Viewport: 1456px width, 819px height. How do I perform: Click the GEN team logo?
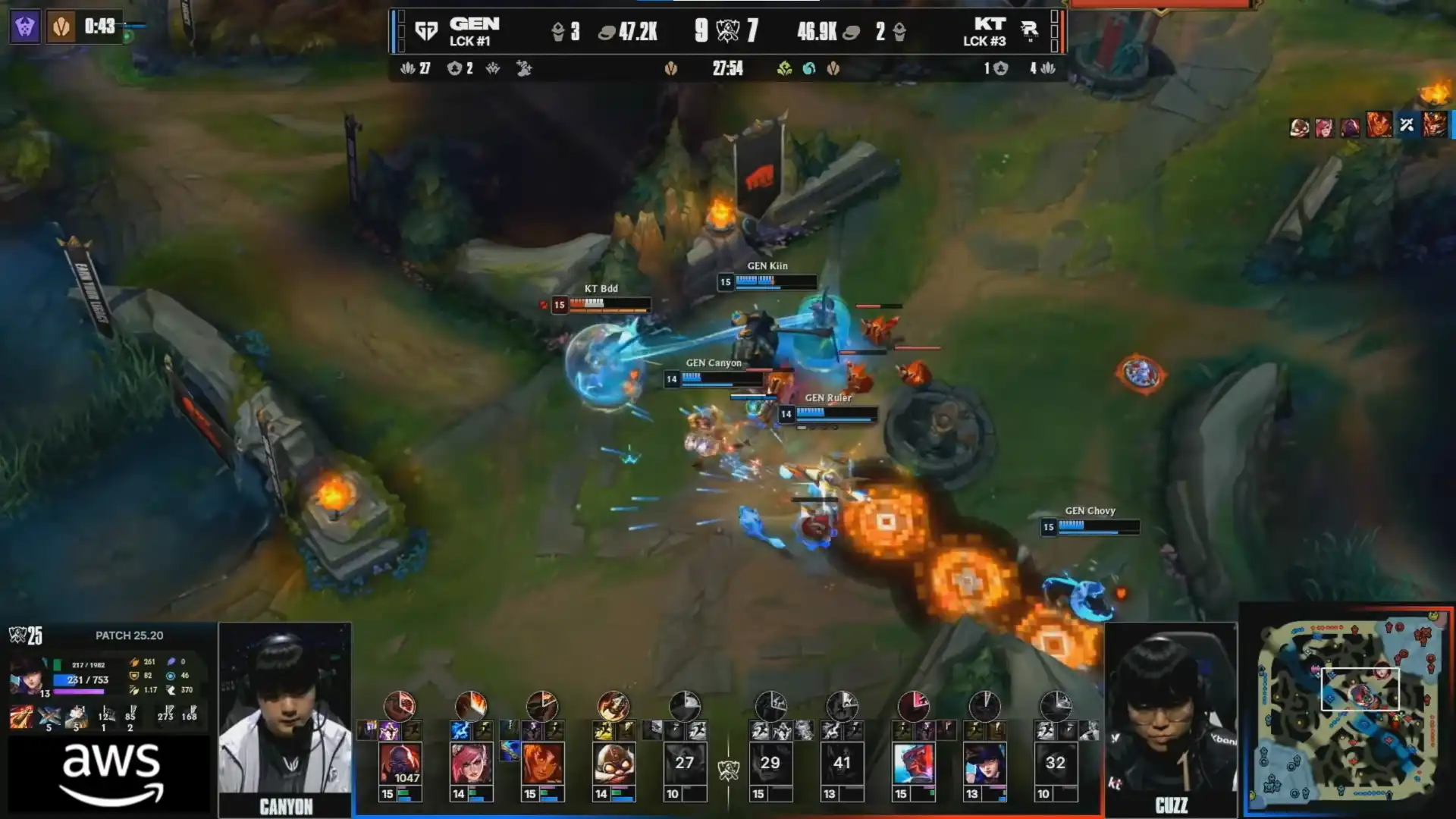(x=426, y=31)
